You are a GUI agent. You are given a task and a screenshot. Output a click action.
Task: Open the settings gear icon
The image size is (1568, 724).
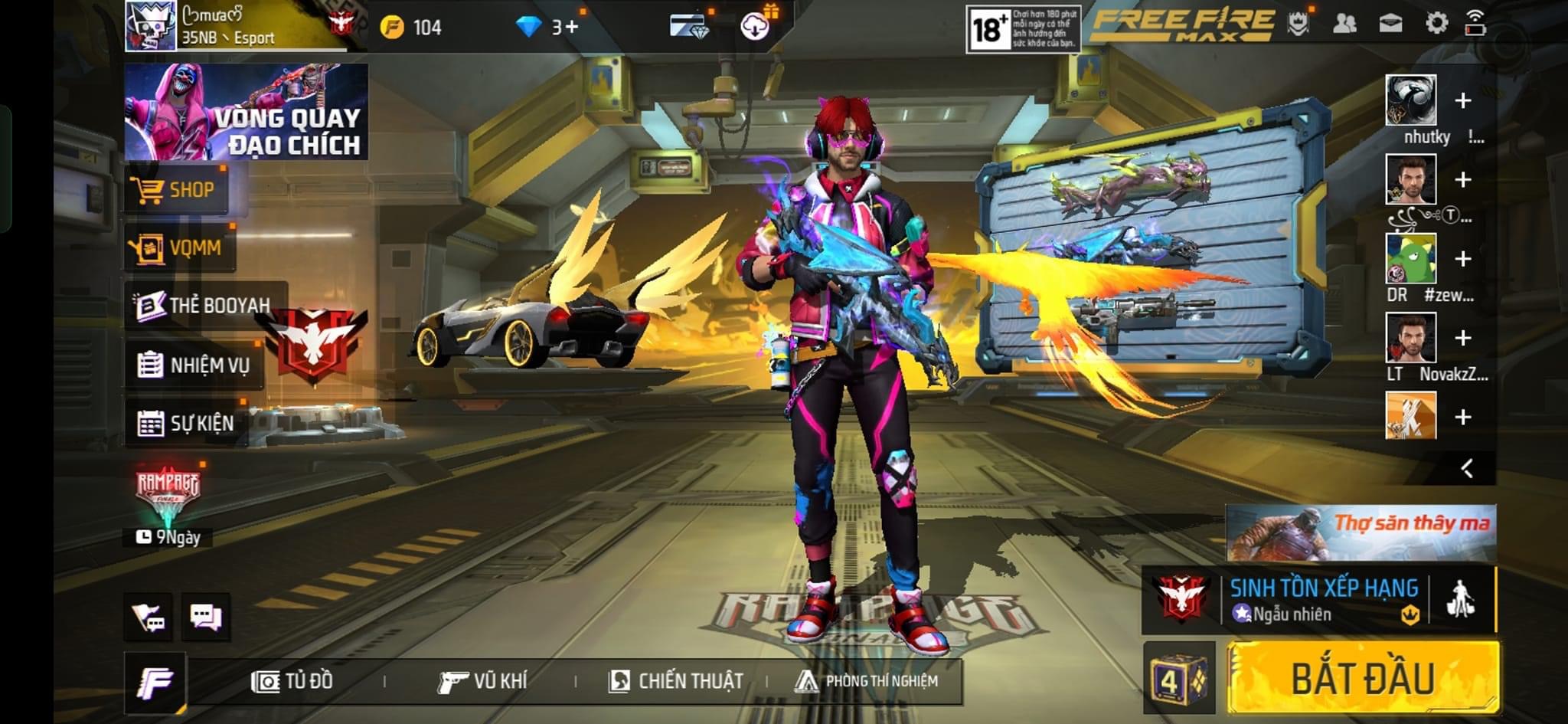(x=1436, y=24)
